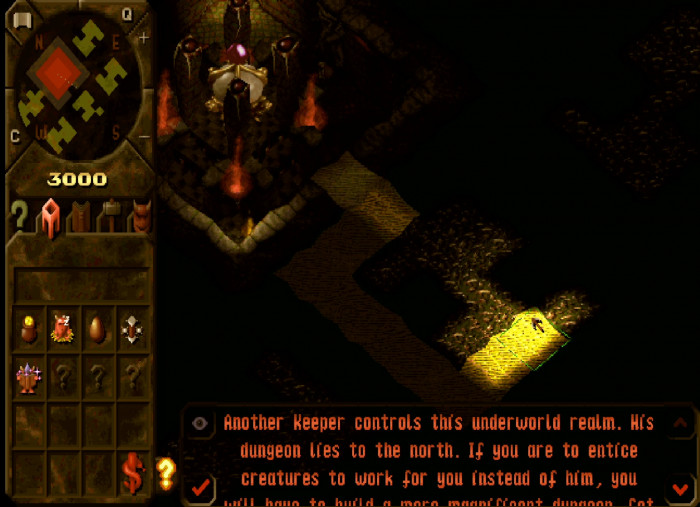
Task: Click the glowing yellow question mark
Action: pos(166,472)
